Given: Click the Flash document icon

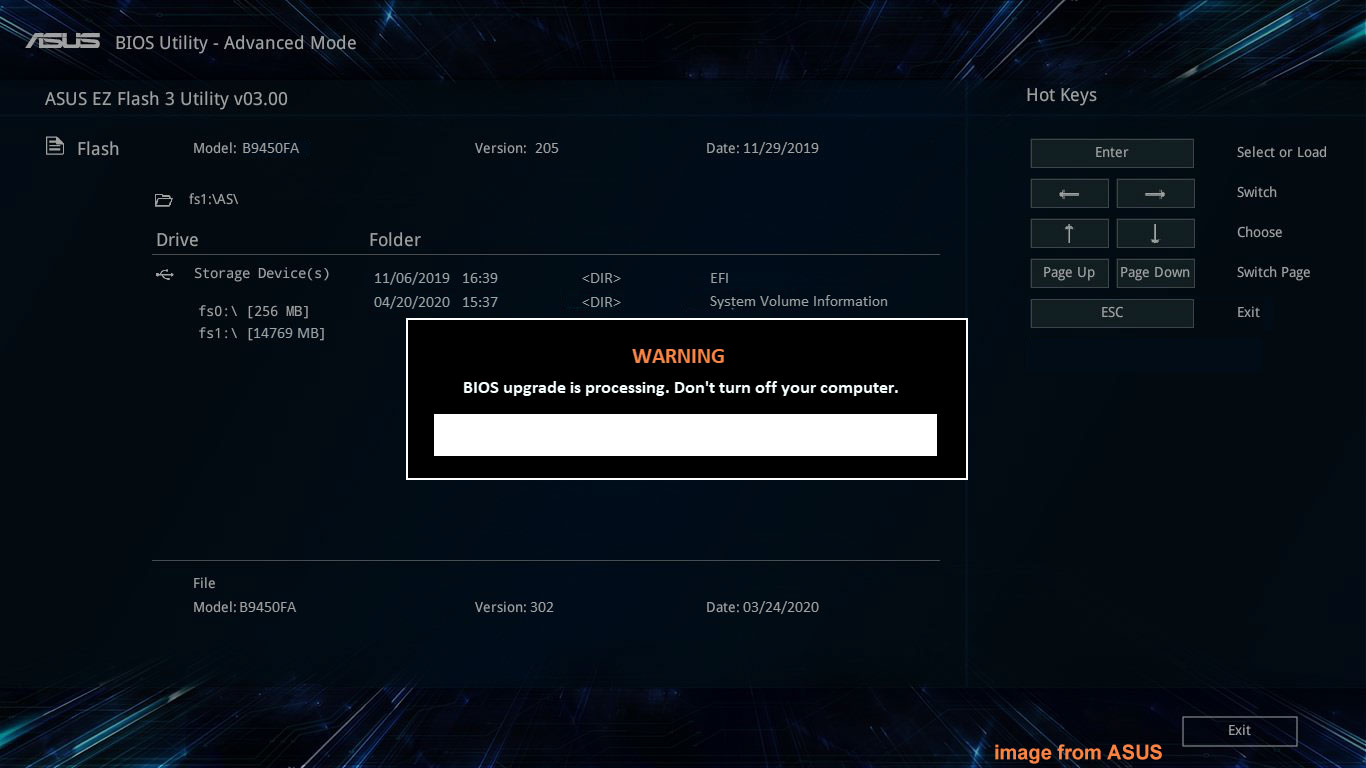Looking at the screenshot, I should point(55,145).
